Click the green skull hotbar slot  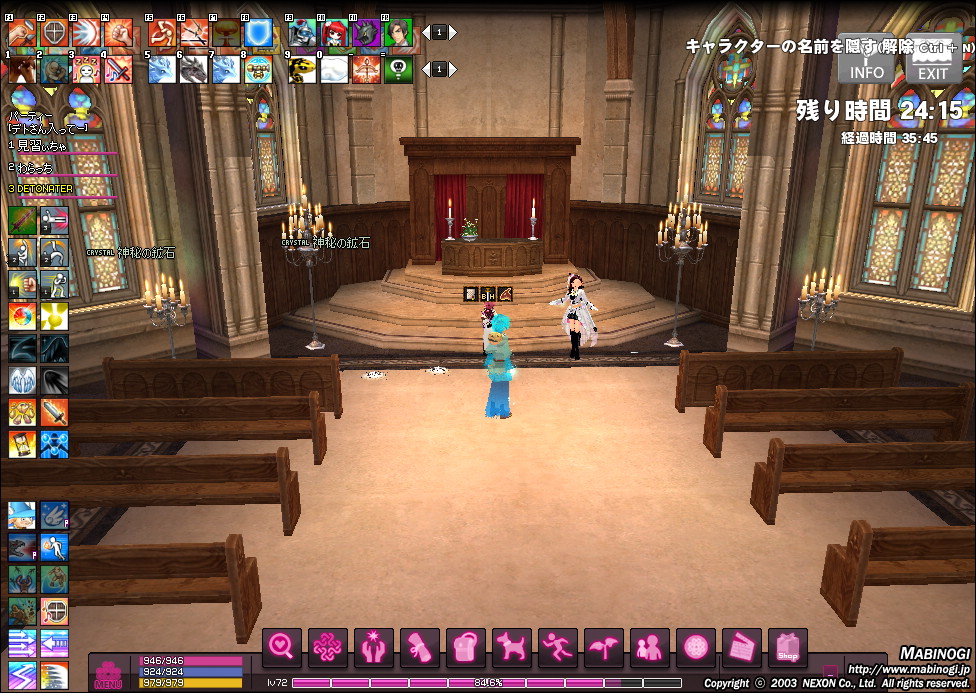click(x=399, y=69)
